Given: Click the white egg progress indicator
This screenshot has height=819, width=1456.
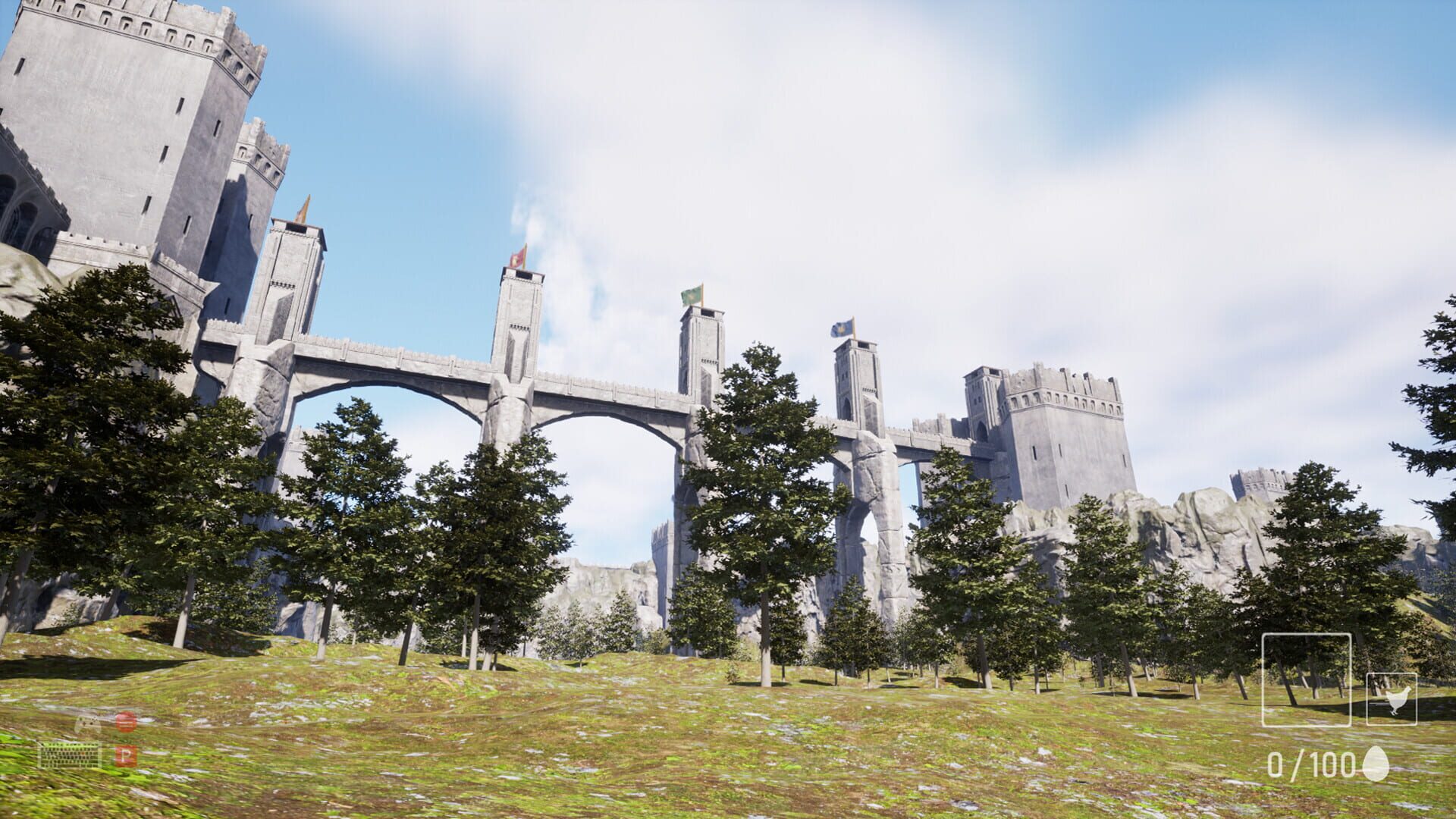Looking at the screenshot, I should pos(1374,764).
